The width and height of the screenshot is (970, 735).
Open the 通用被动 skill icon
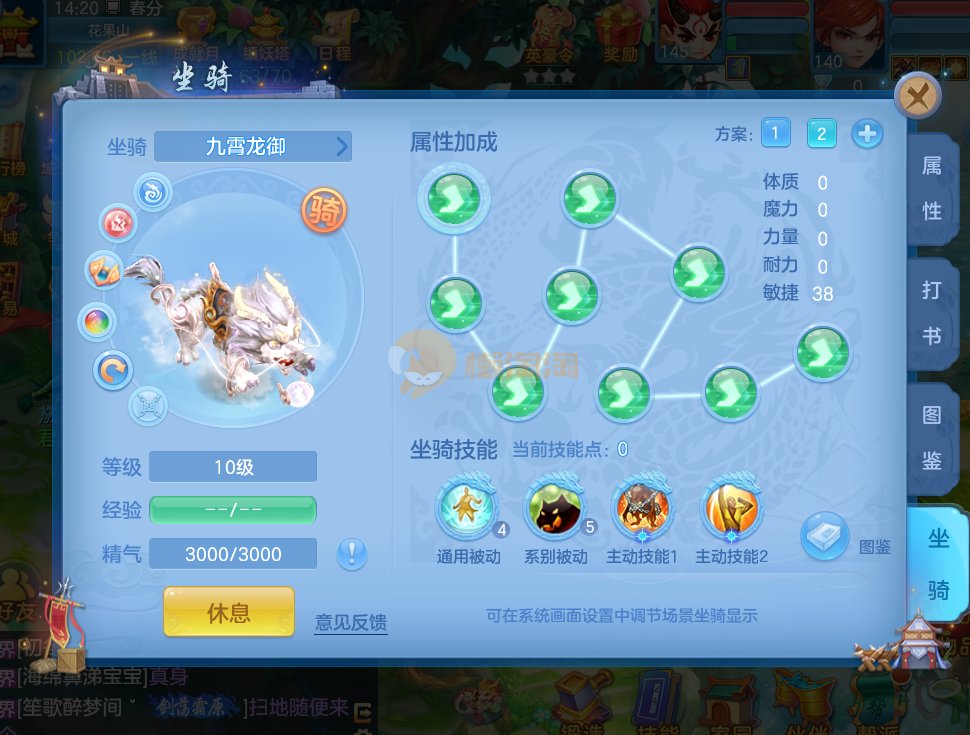pyautogui.click(x=467, y=509)
